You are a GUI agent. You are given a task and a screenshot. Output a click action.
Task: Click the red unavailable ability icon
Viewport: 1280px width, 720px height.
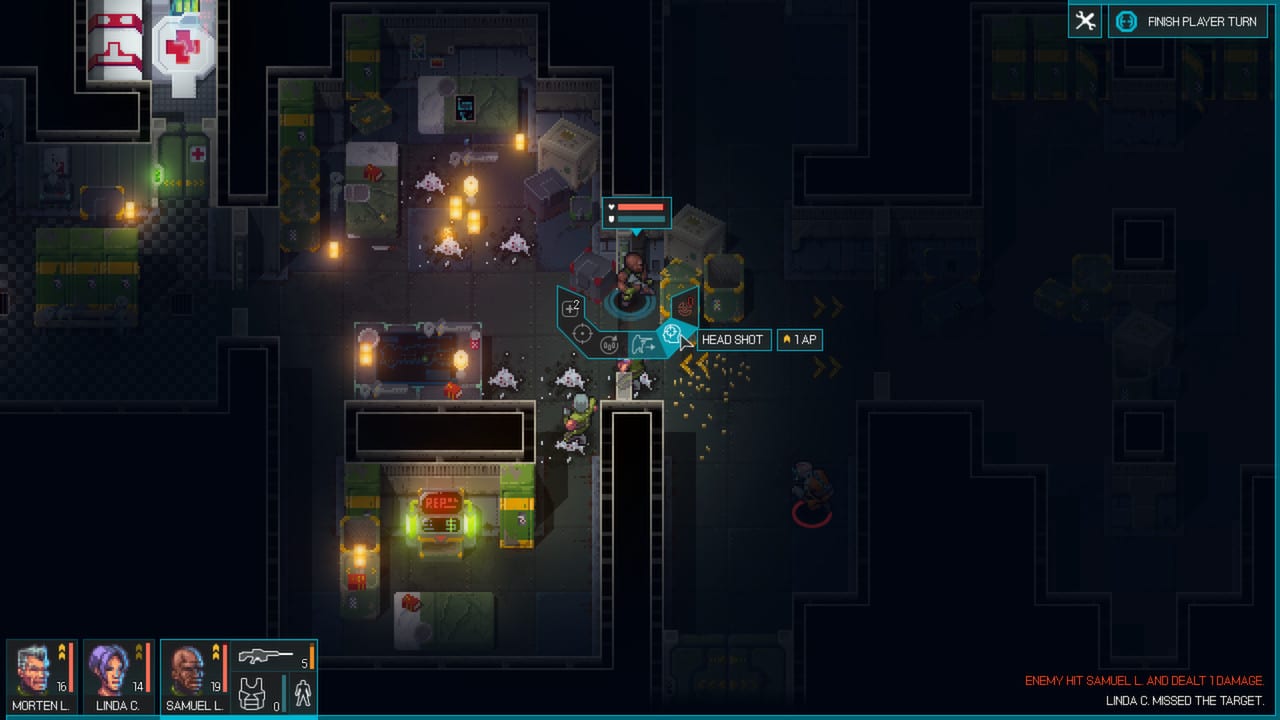point(685,307)
